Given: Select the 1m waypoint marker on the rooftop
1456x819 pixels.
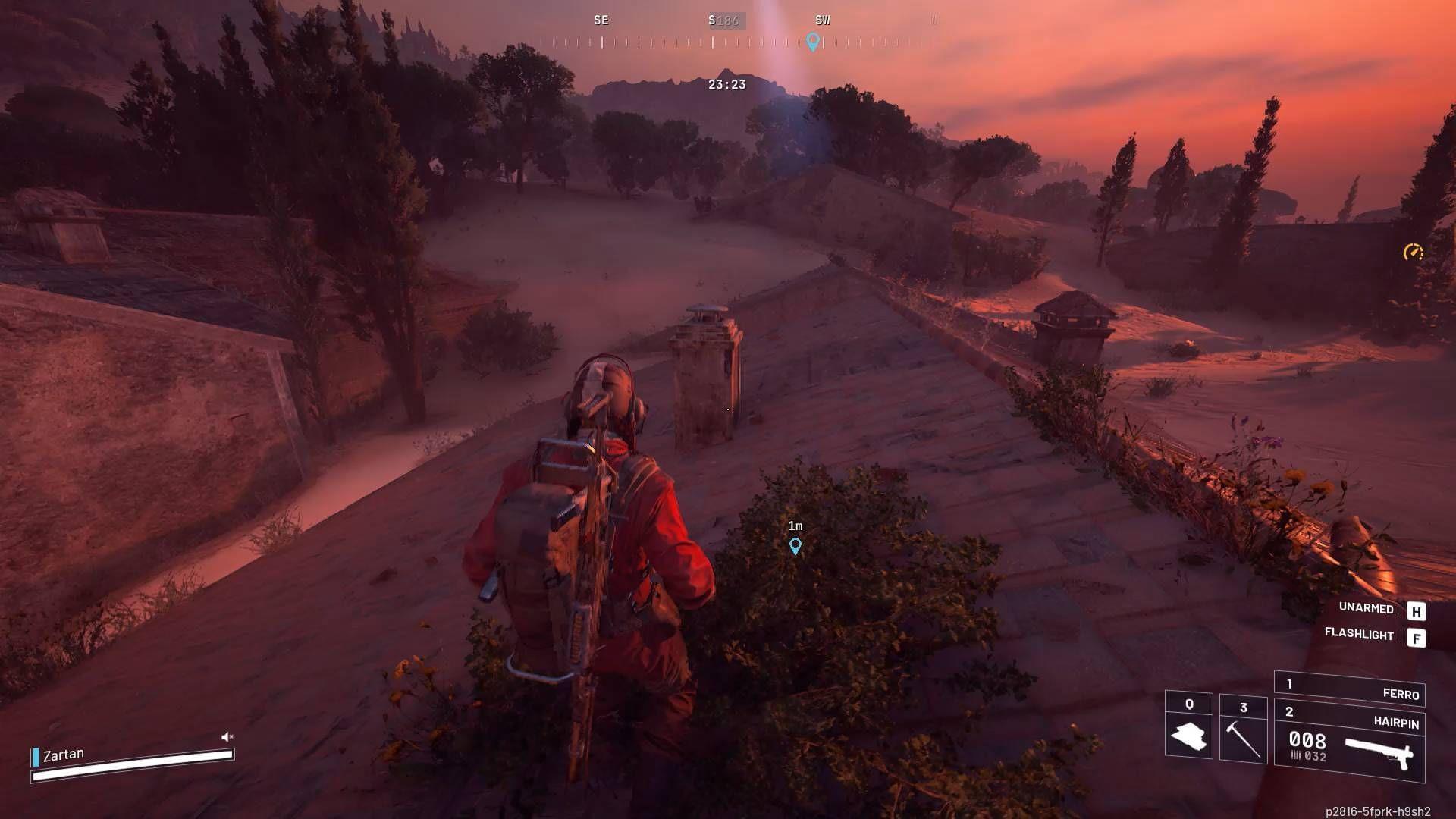Looking at the screenshot, I should (x=795, y=545).
